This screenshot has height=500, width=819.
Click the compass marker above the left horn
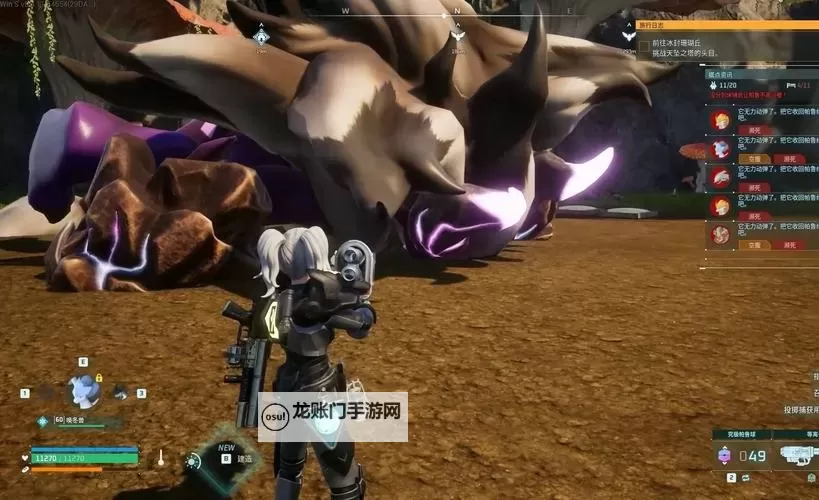[x=261, y=37]
